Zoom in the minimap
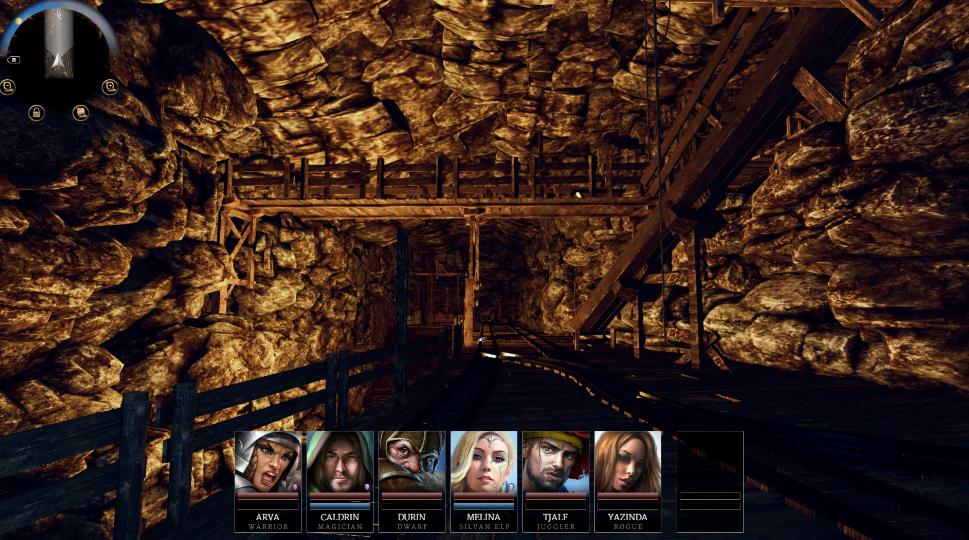The height and width of the screenshot is (540, 969). pyautogui.click(x=109, y=87)
